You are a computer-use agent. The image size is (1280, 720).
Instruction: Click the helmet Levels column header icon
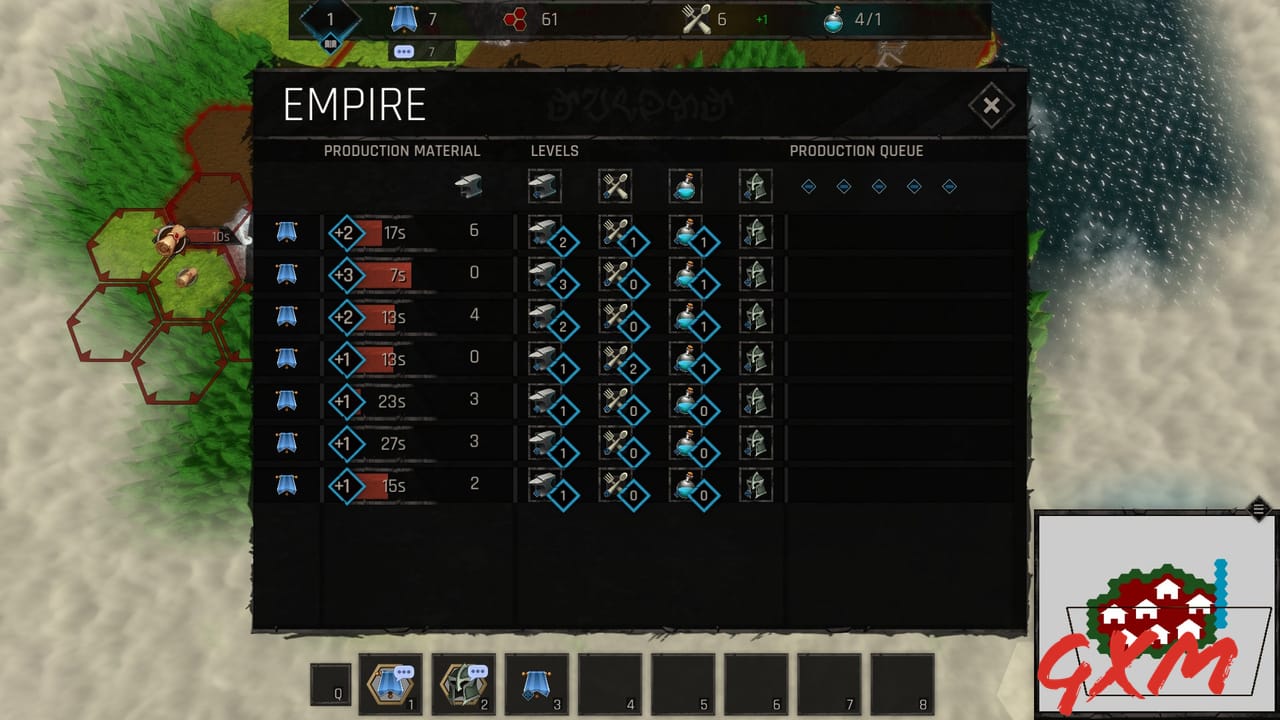[x=756, y=186]
